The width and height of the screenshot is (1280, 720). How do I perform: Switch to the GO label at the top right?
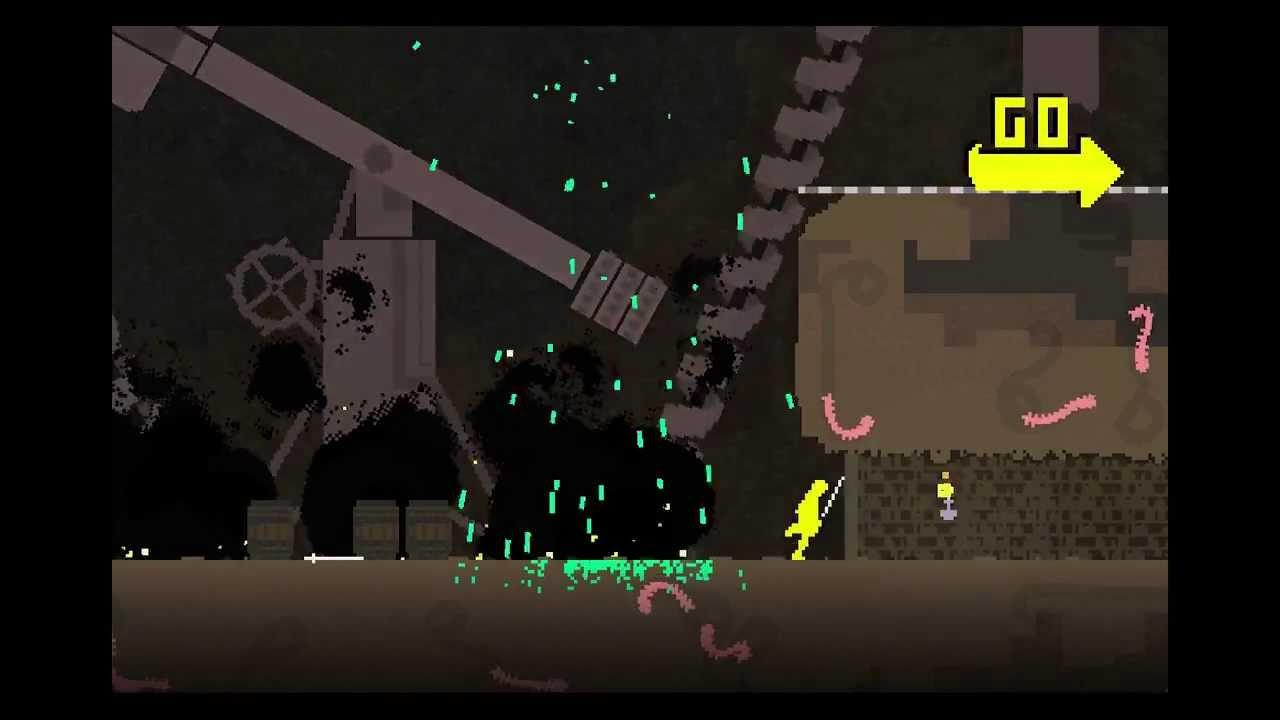coord(1032,120)
